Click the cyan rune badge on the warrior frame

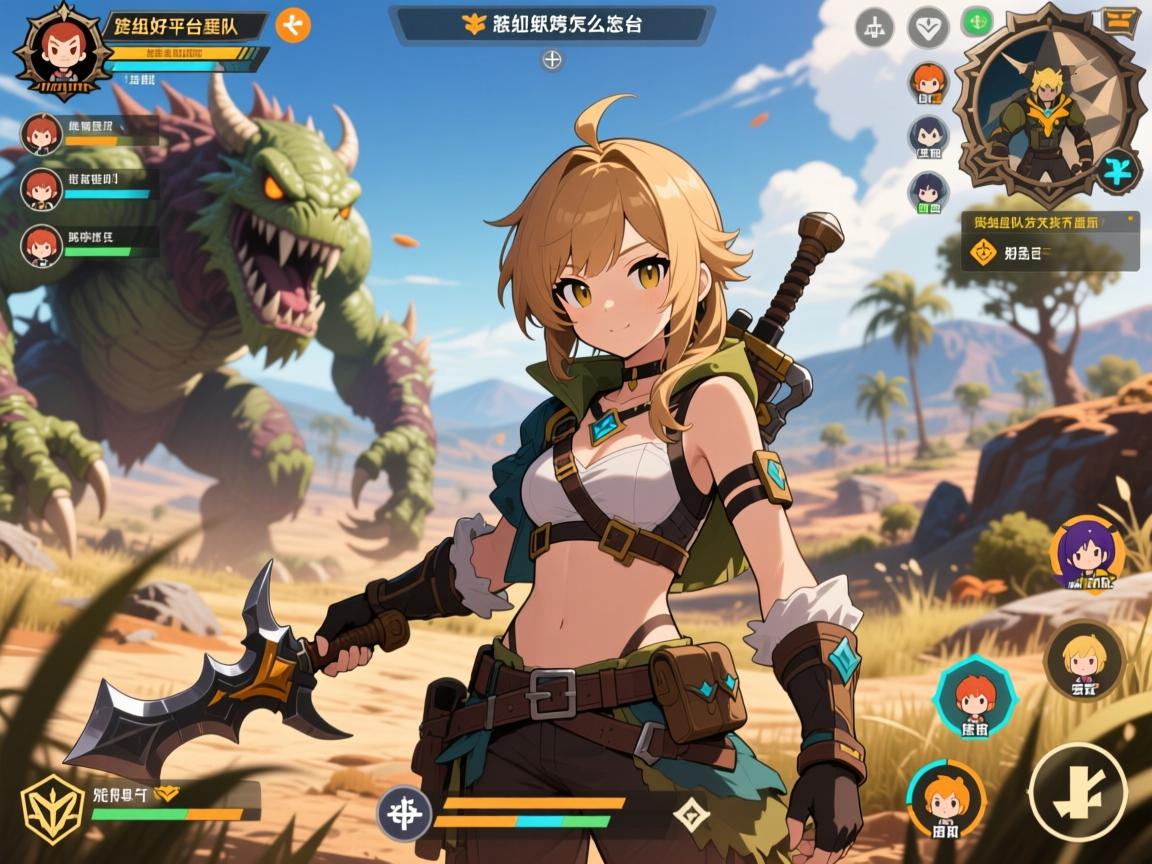(1116, 169)
